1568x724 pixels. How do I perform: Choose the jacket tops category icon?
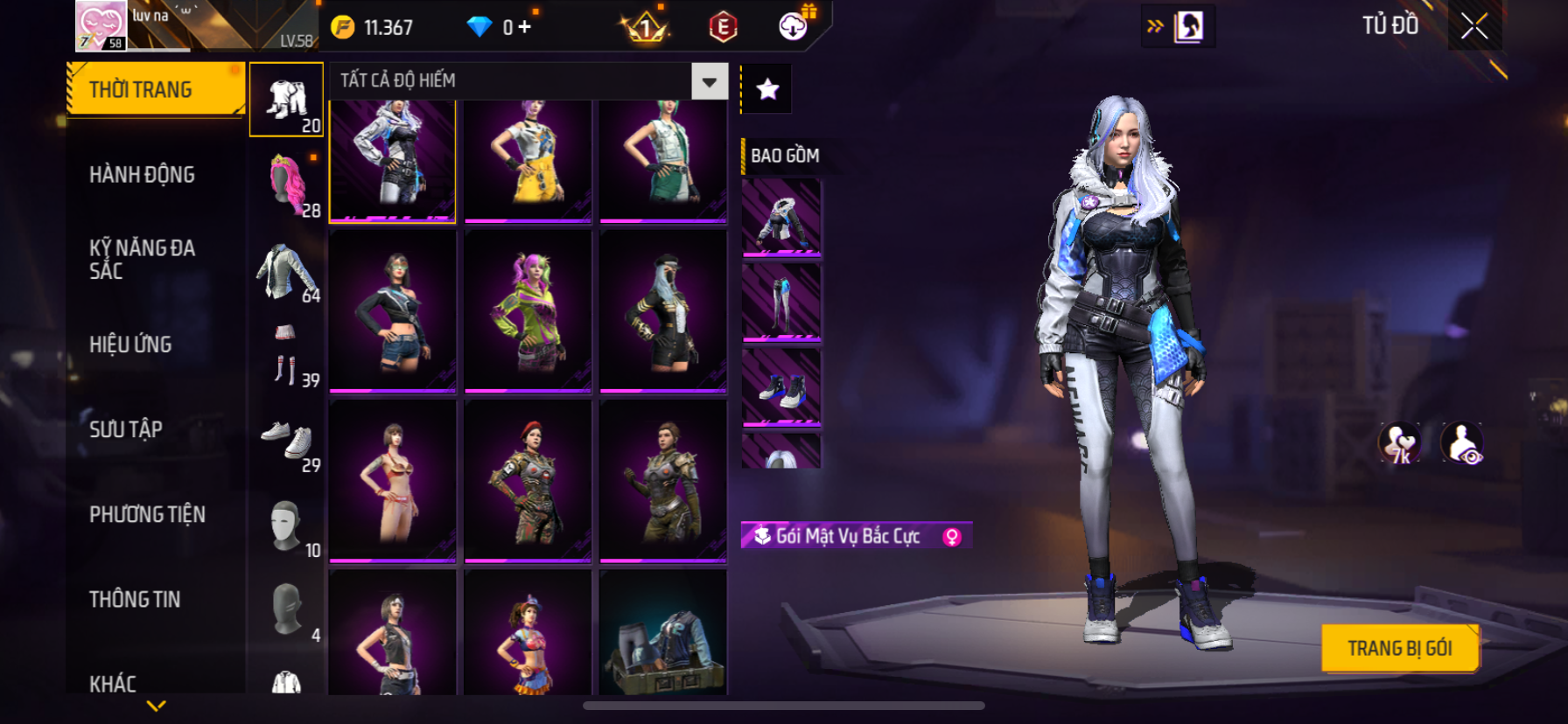(287, 271)
